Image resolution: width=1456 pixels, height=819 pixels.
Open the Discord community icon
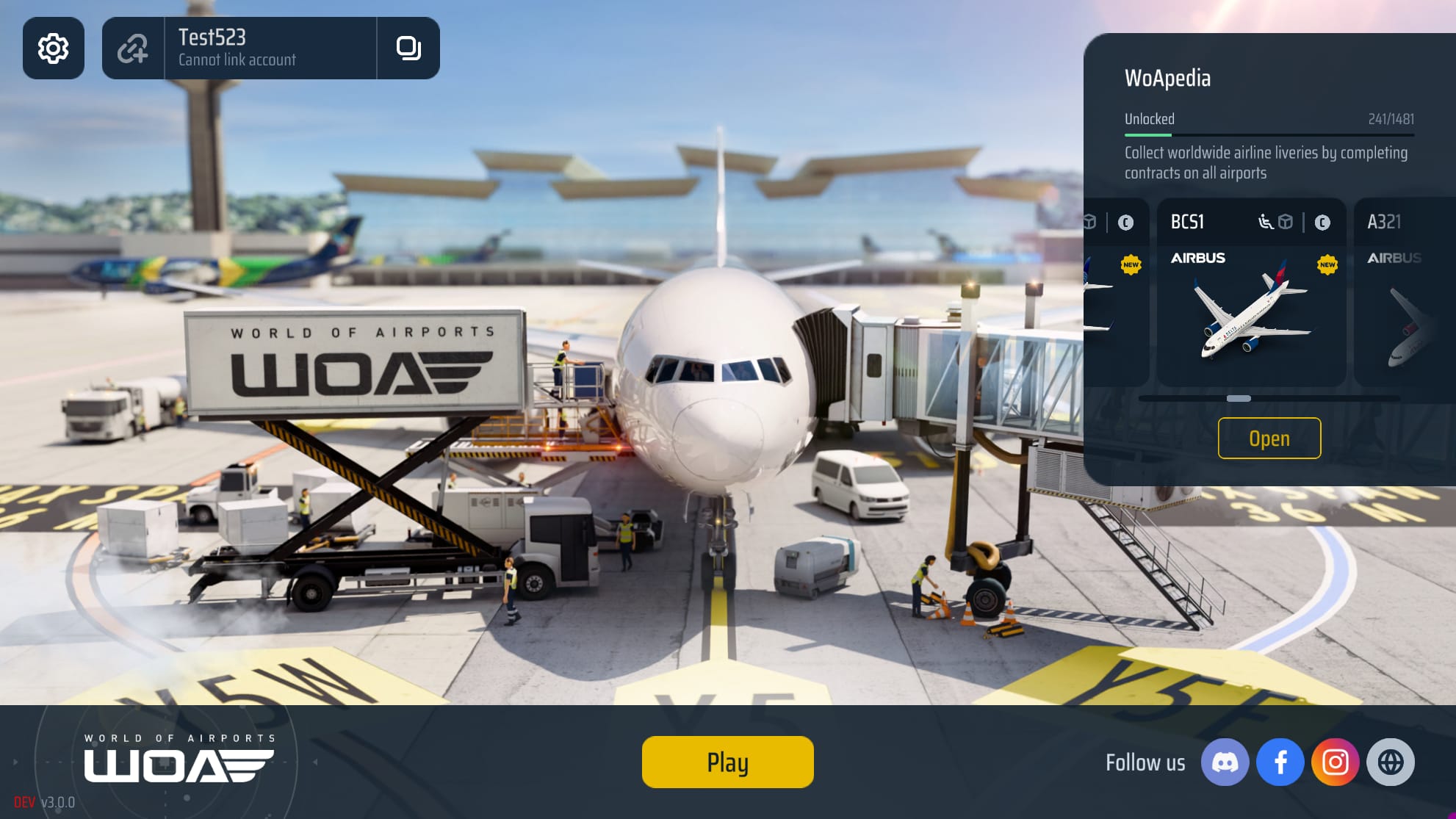click(1225, 762)
